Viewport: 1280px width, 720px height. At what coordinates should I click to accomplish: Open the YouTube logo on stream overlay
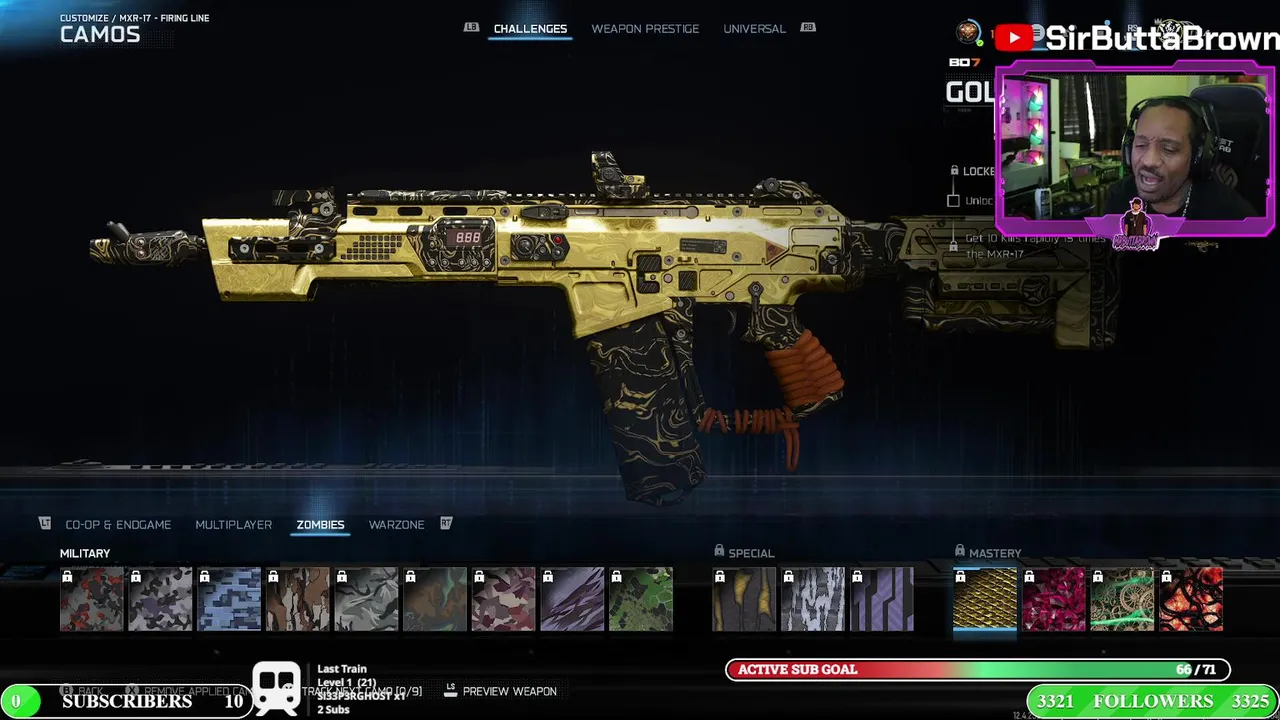click(1013, 38)
